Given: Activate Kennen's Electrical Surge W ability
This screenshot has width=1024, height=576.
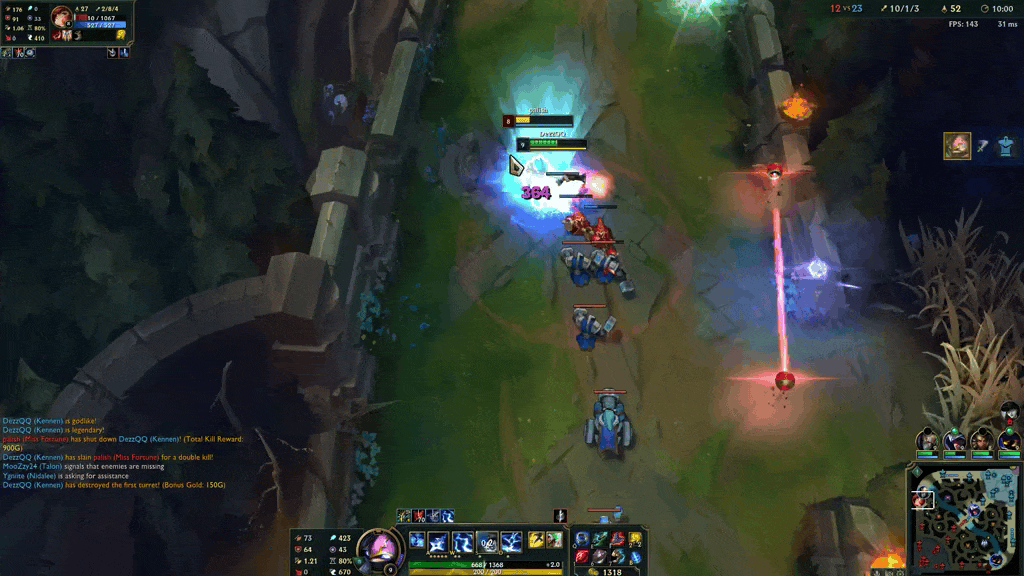Looking at the screenshot, I should pos(463,542).
